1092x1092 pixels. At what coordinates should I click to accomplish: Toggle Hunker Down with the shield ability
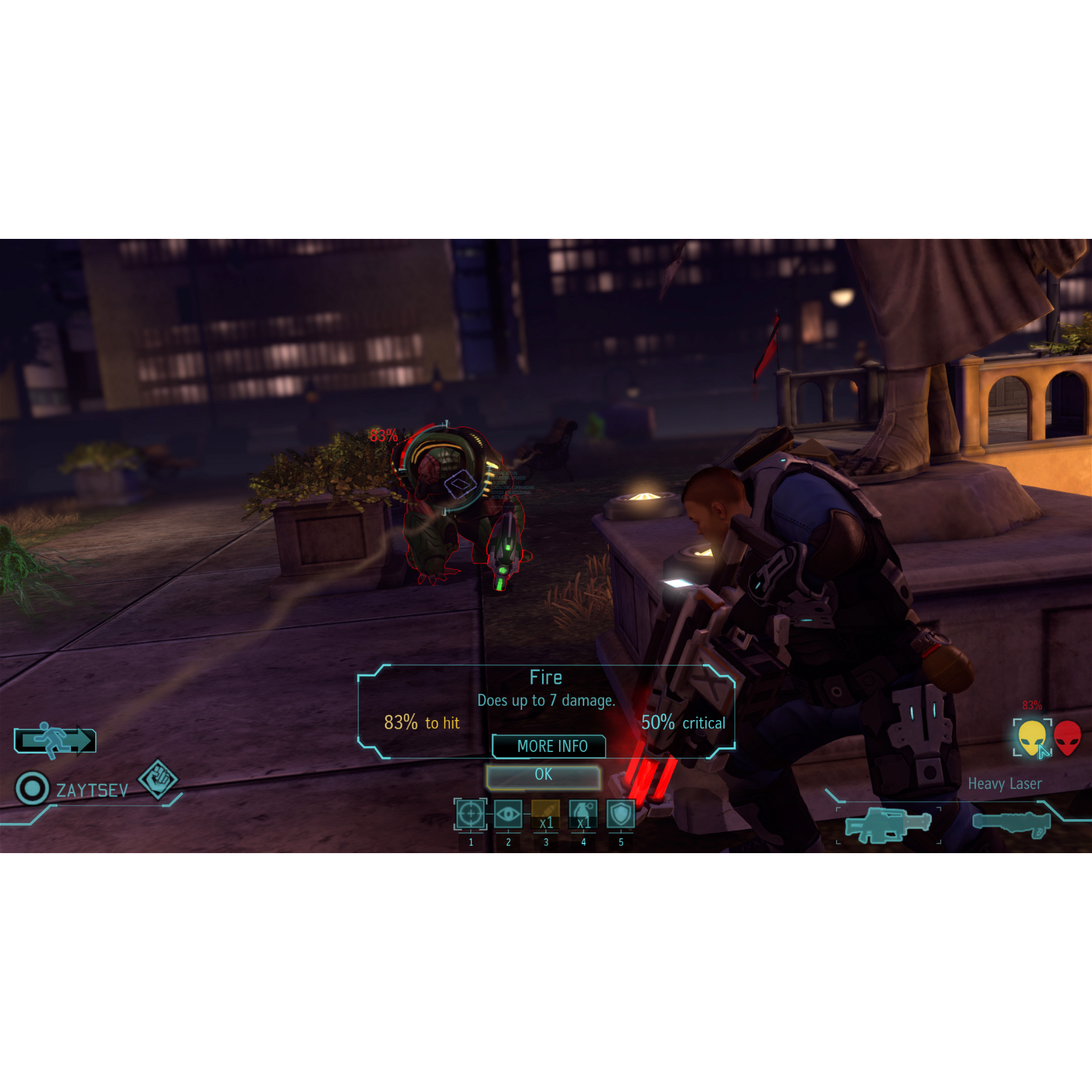point(621,814)
